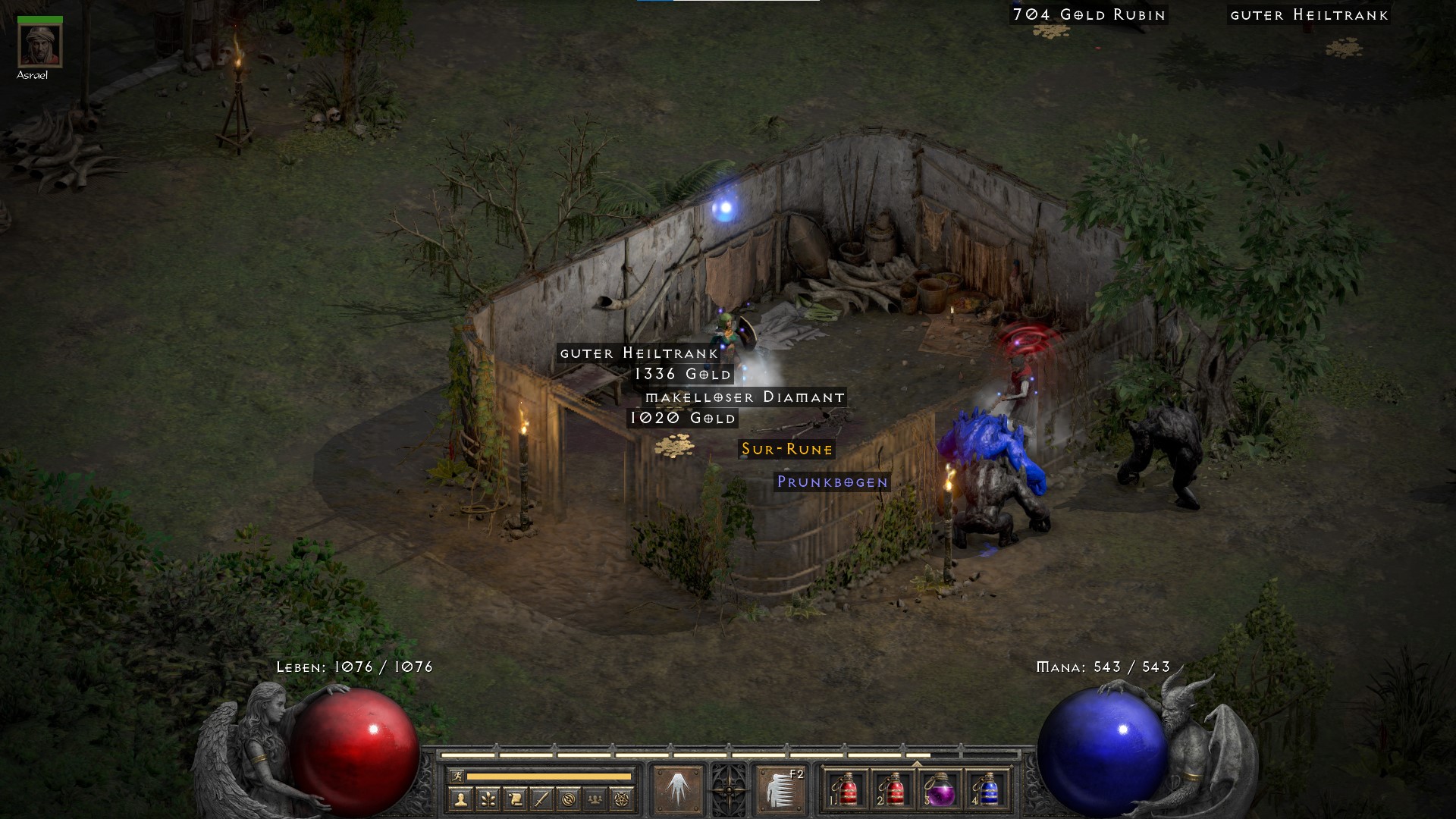Drink the purple rejuvenation potion in slot 3
The image size is (1456, 819).
pos(940,790)
